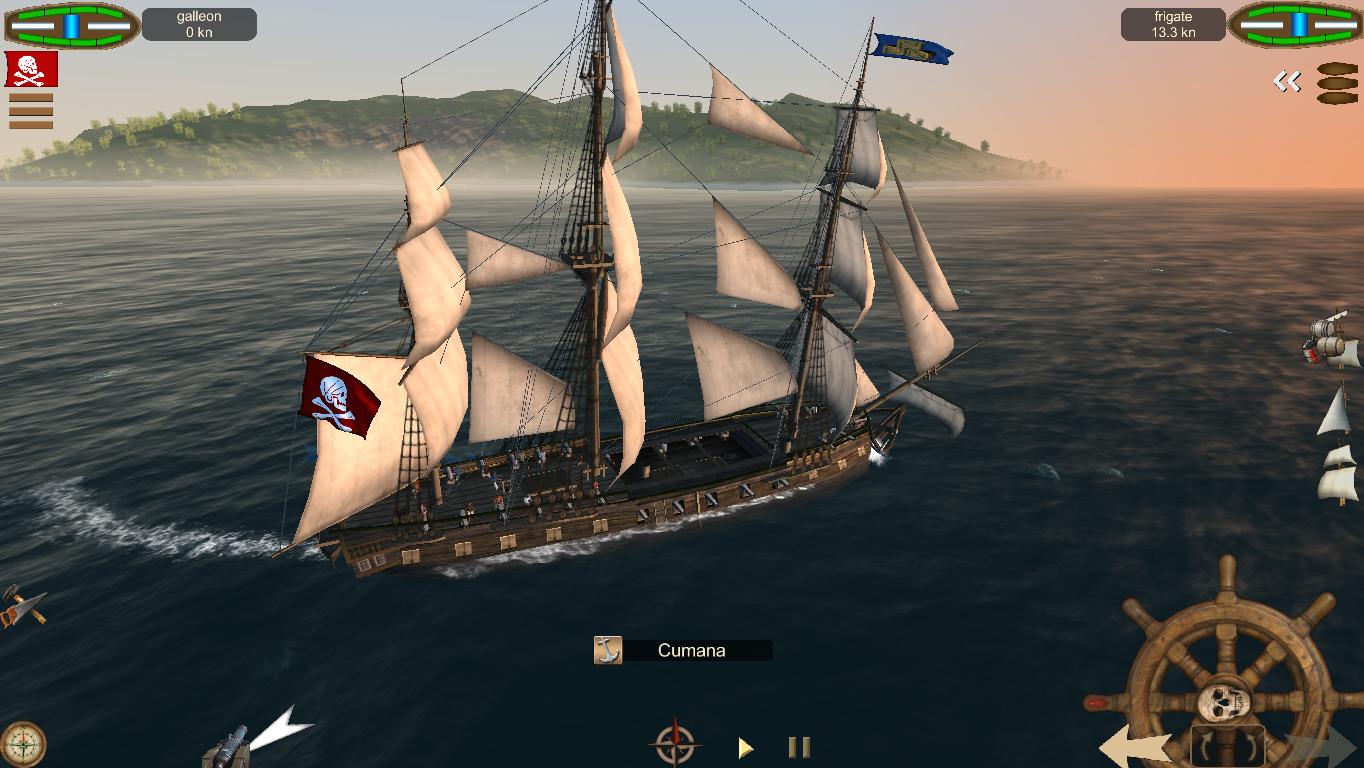The image size is (1364, 768).
Task: Click the red Jolly Roger flag icon
Action: tap(31, 69)
